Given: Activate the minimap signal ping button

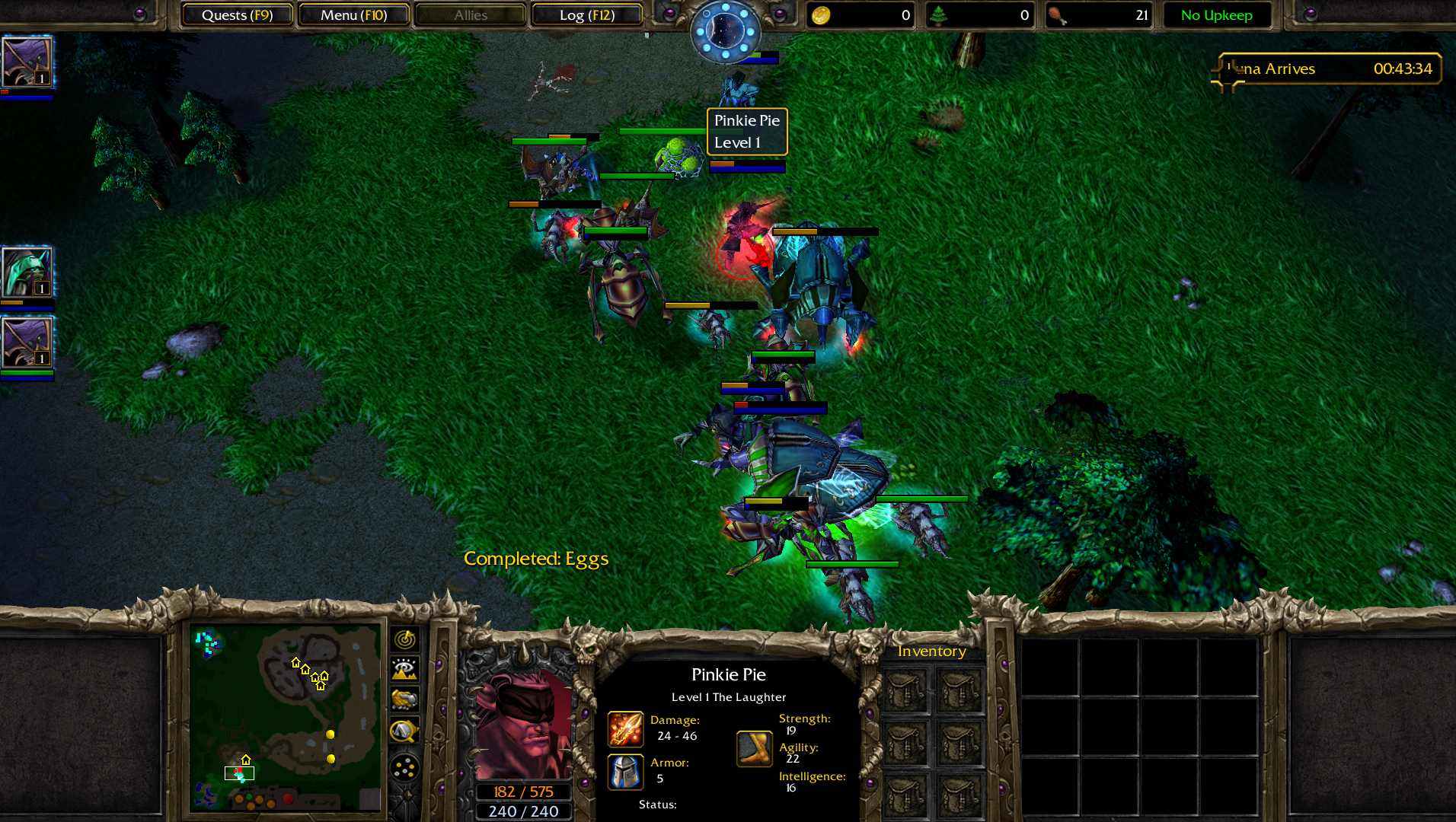Looking at the screenshot, I should click(x=404, y=639).
